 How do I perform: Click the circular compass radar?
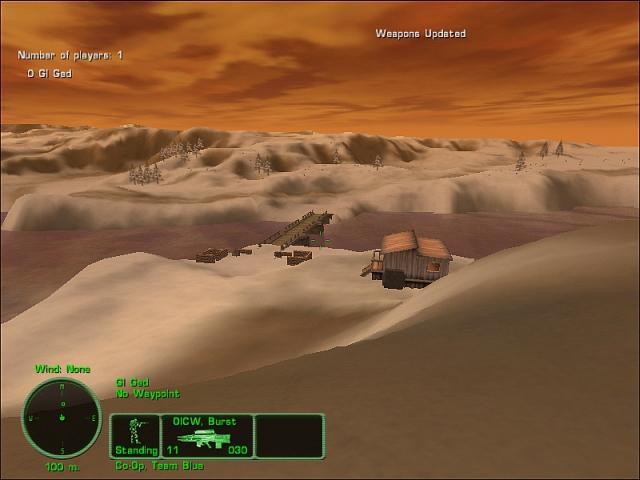(62, 417)
